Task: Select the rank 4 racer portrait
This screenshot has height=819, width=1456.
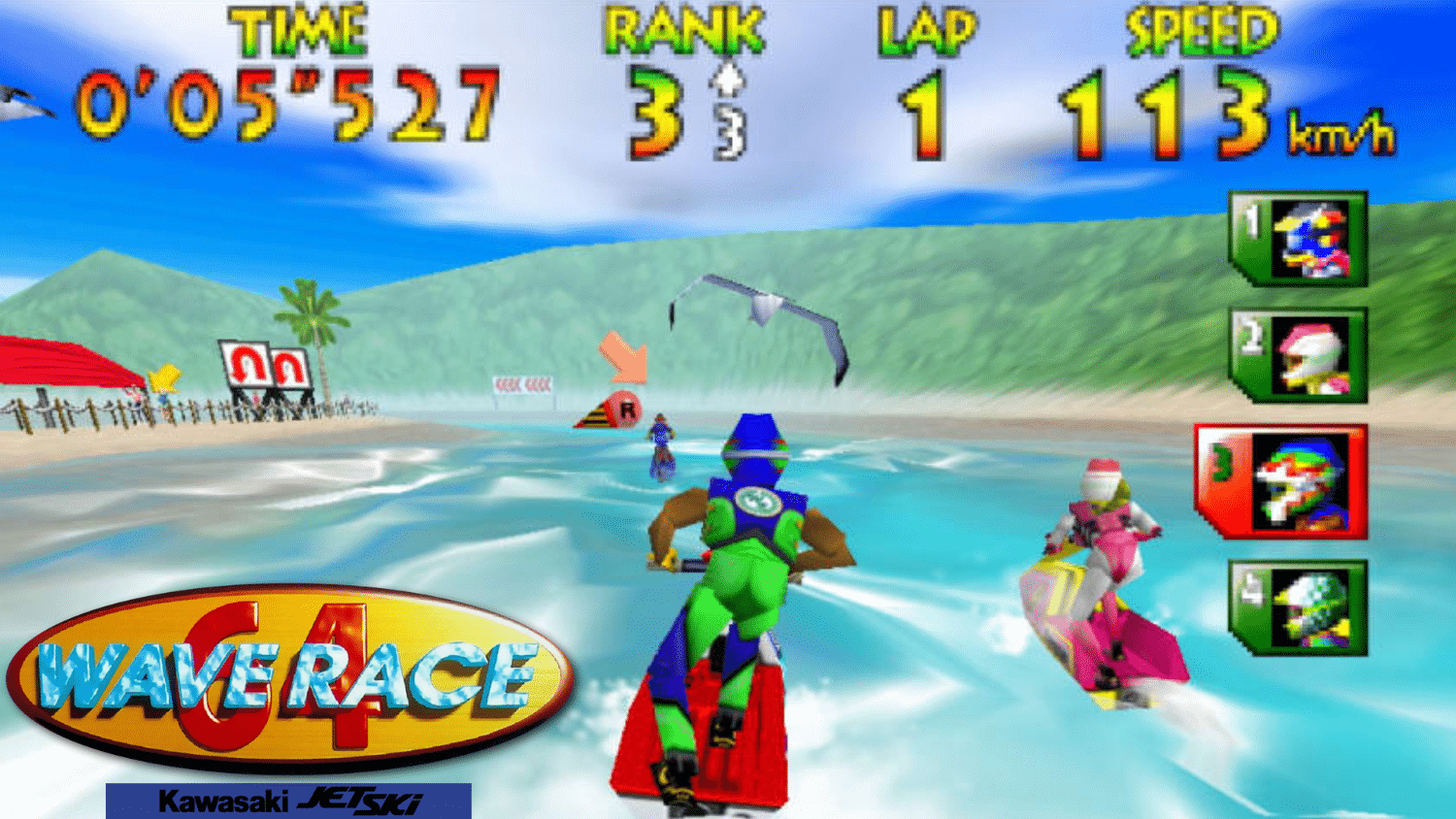Action: point(1301,606)
